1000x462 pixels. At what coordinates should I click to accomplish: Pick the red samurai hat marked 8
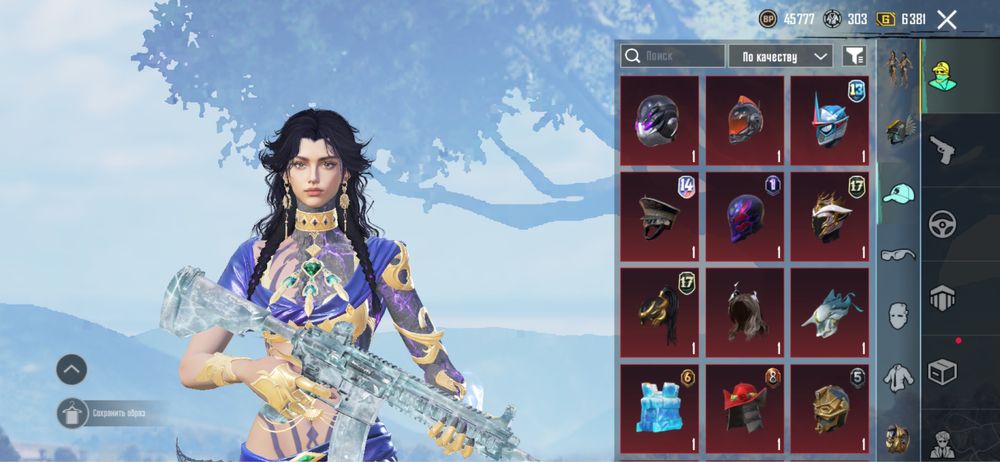(x=744, y=408)
